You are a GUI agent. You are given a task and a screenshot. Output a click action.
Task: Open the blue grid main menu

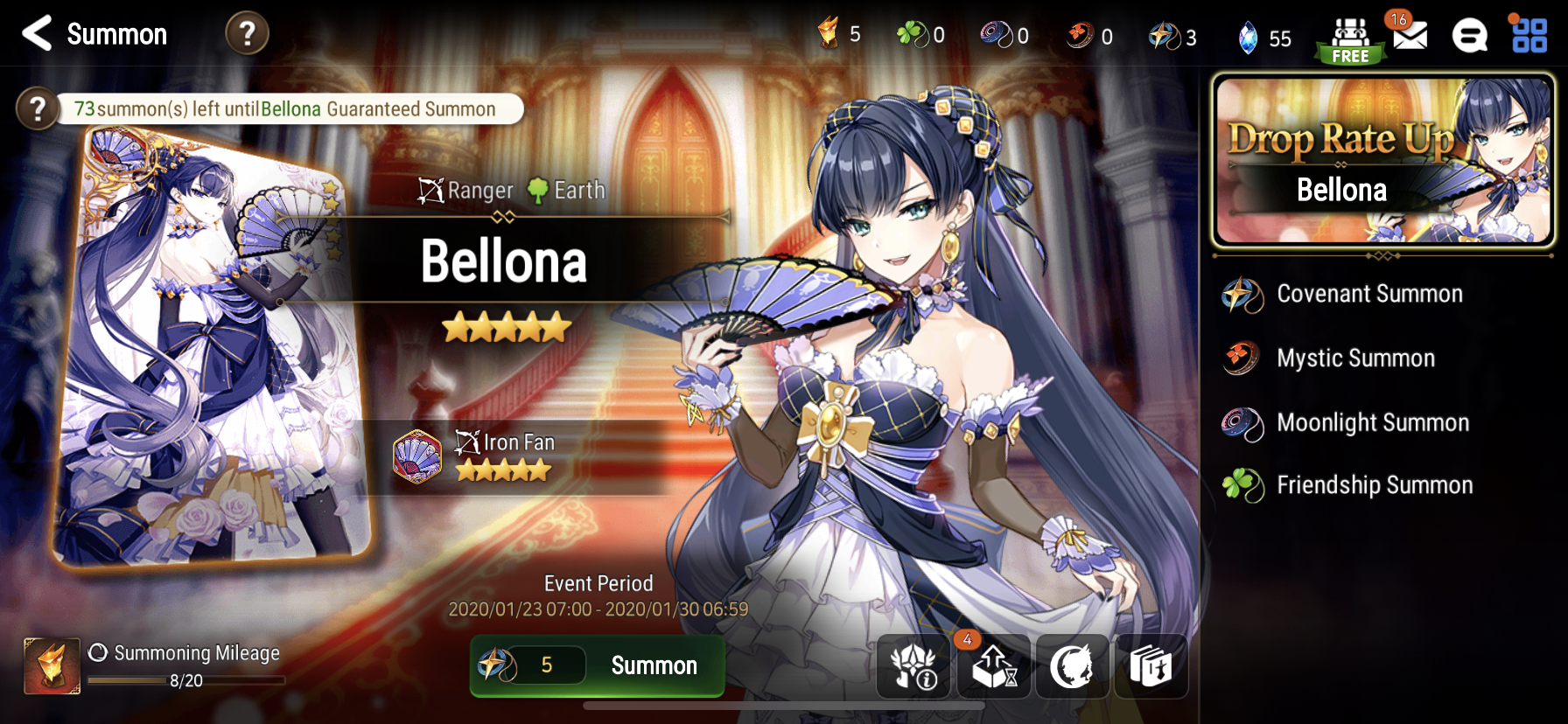[1532, 35]
